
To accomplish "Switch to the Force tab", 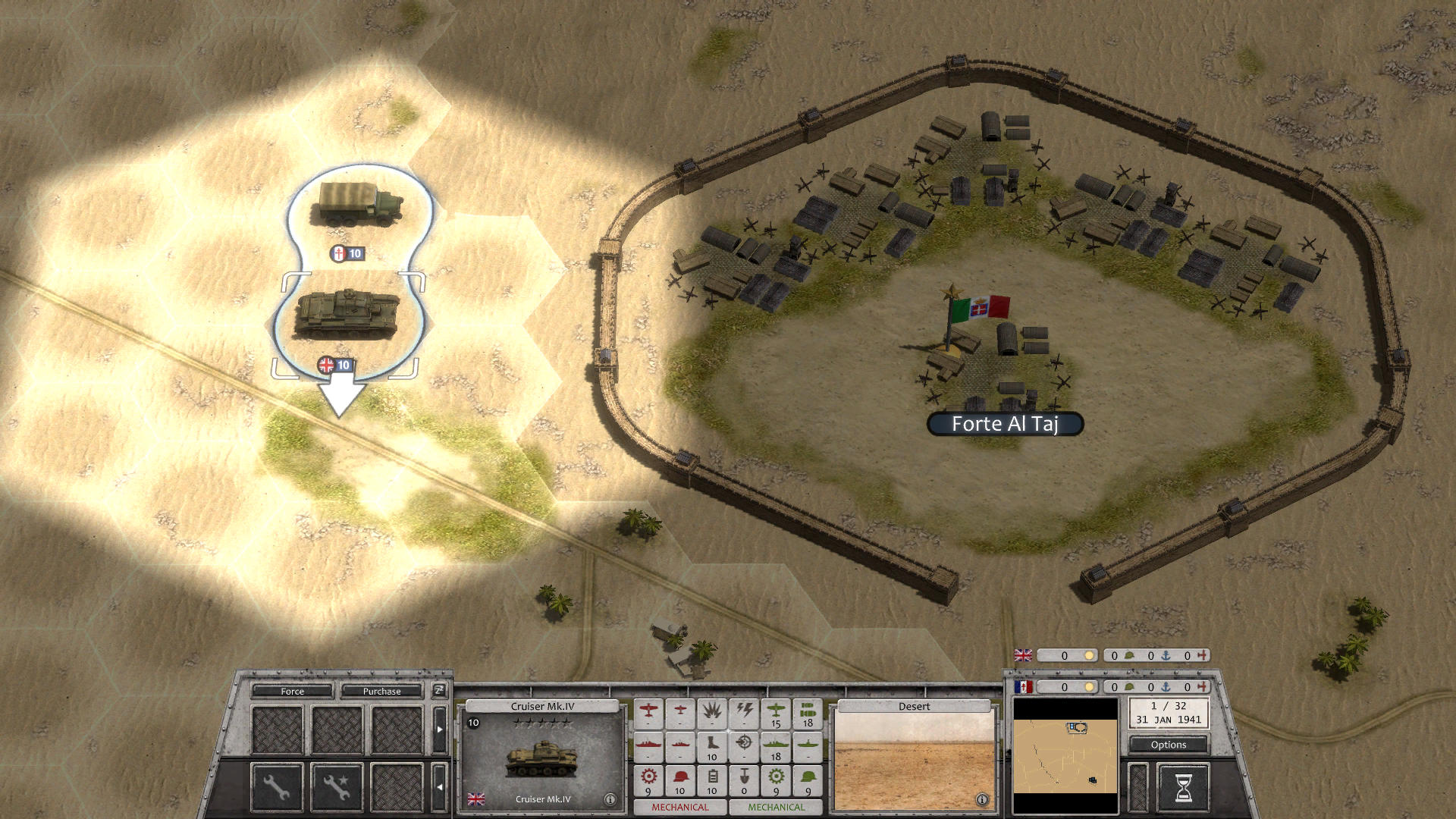I will point(292,692).
